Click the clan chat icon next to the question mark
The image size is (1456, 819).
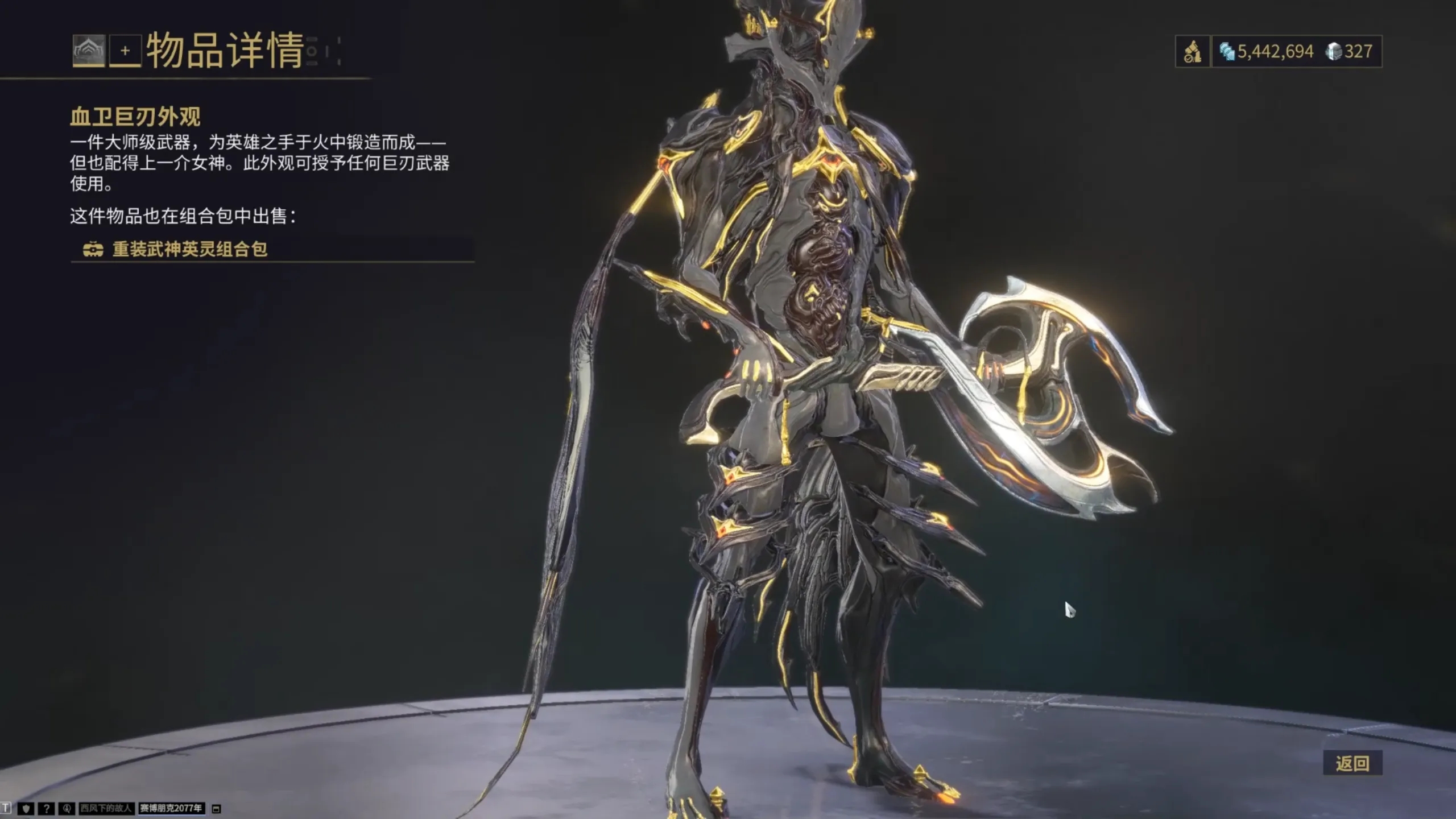pos(68,808)
